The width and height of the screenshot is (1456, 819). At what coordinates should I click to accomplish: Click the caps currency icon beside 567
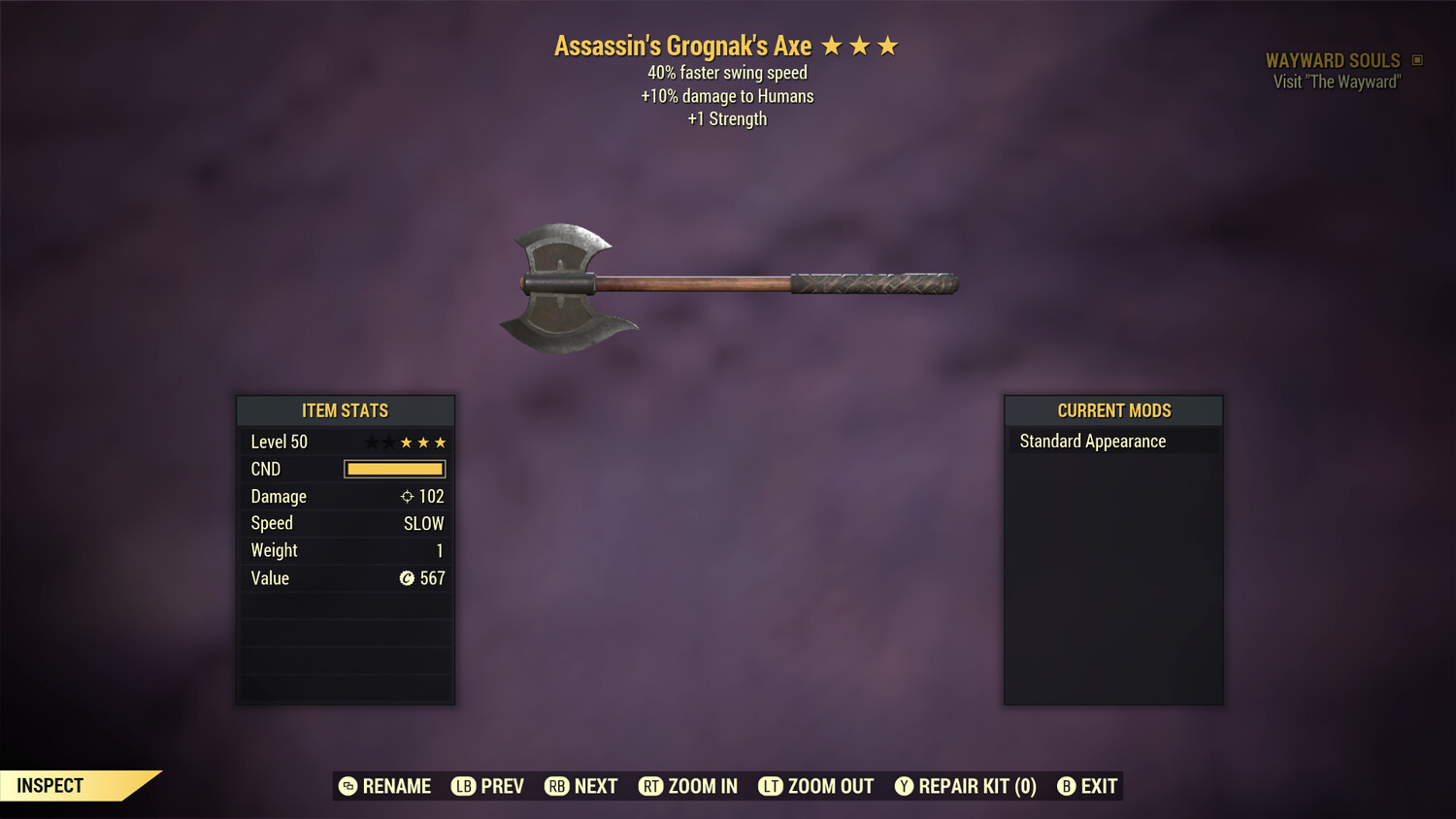point(408,578)
